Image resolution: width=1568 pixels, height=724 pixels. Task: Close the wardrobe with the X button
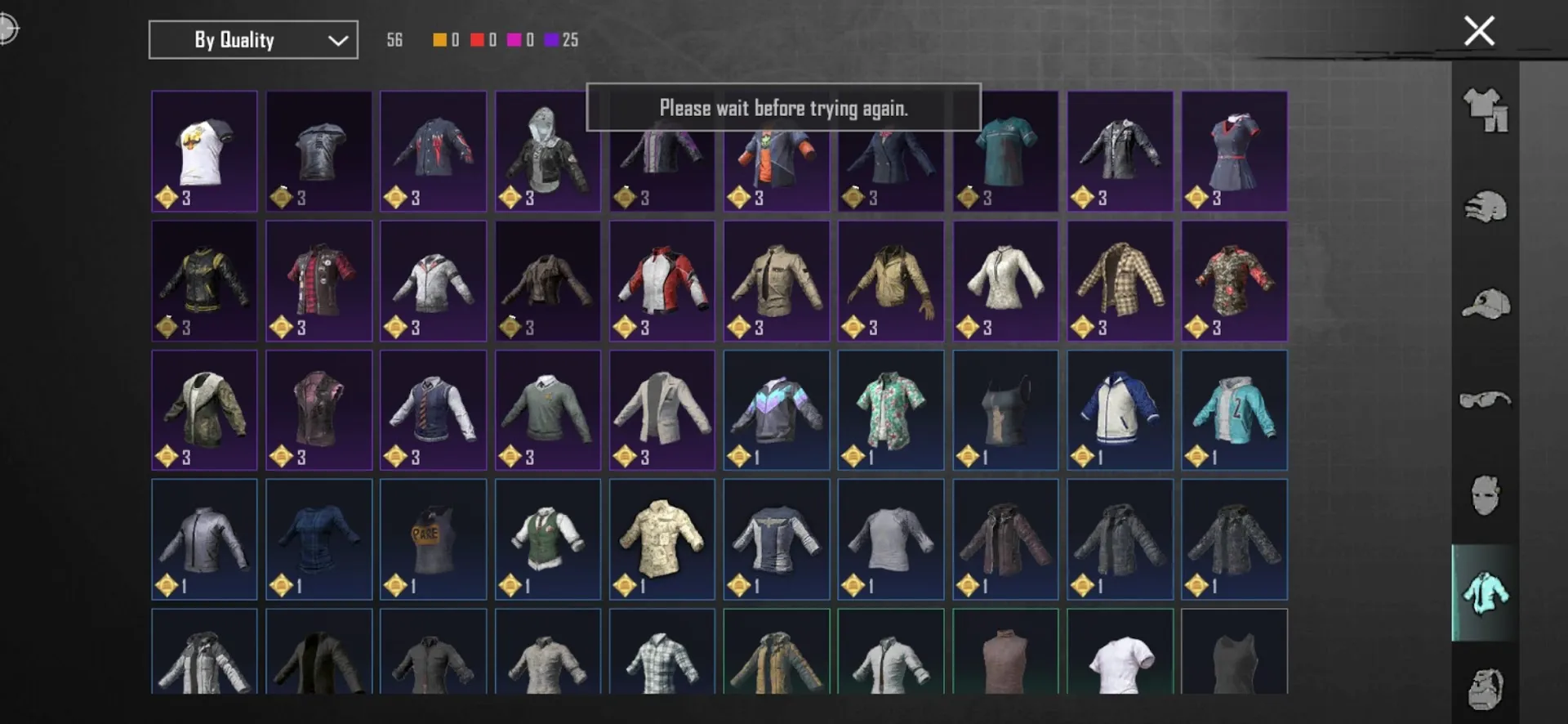[1478, 31]
